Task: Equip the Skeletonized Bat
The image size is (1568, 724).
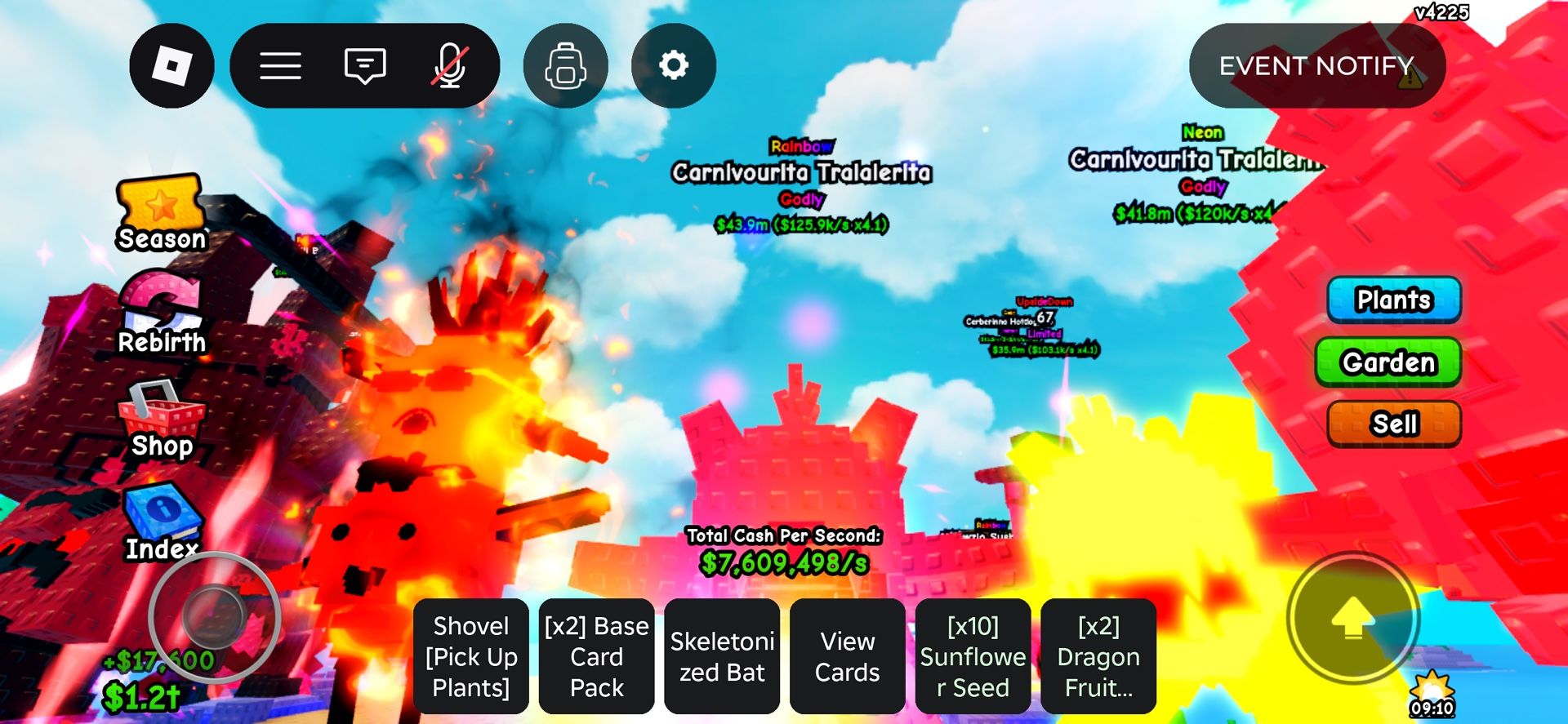Action: coord(722,656)
